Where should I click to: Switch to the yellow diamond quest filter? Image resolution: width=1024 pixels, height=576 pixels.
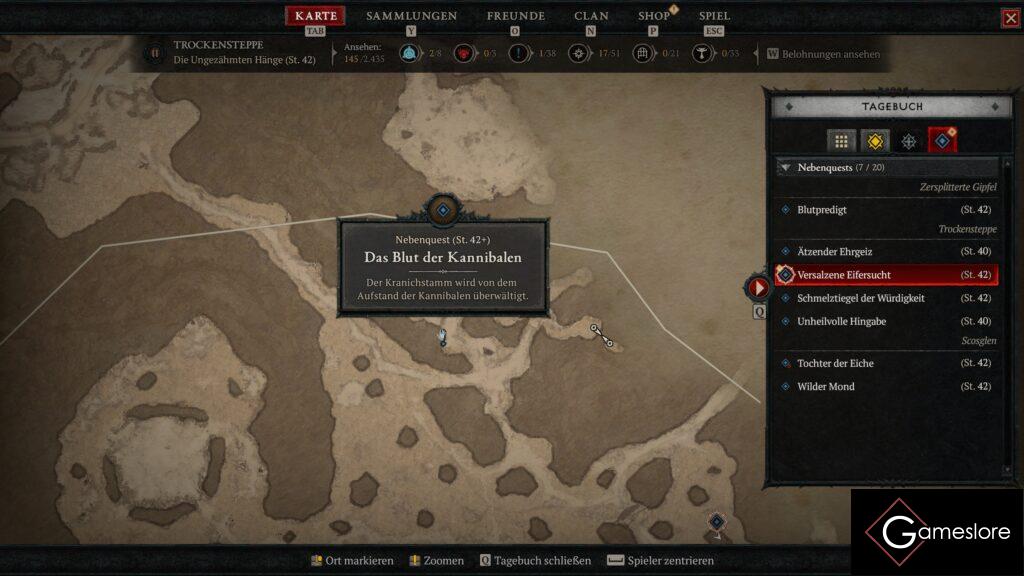pos(875,141)
